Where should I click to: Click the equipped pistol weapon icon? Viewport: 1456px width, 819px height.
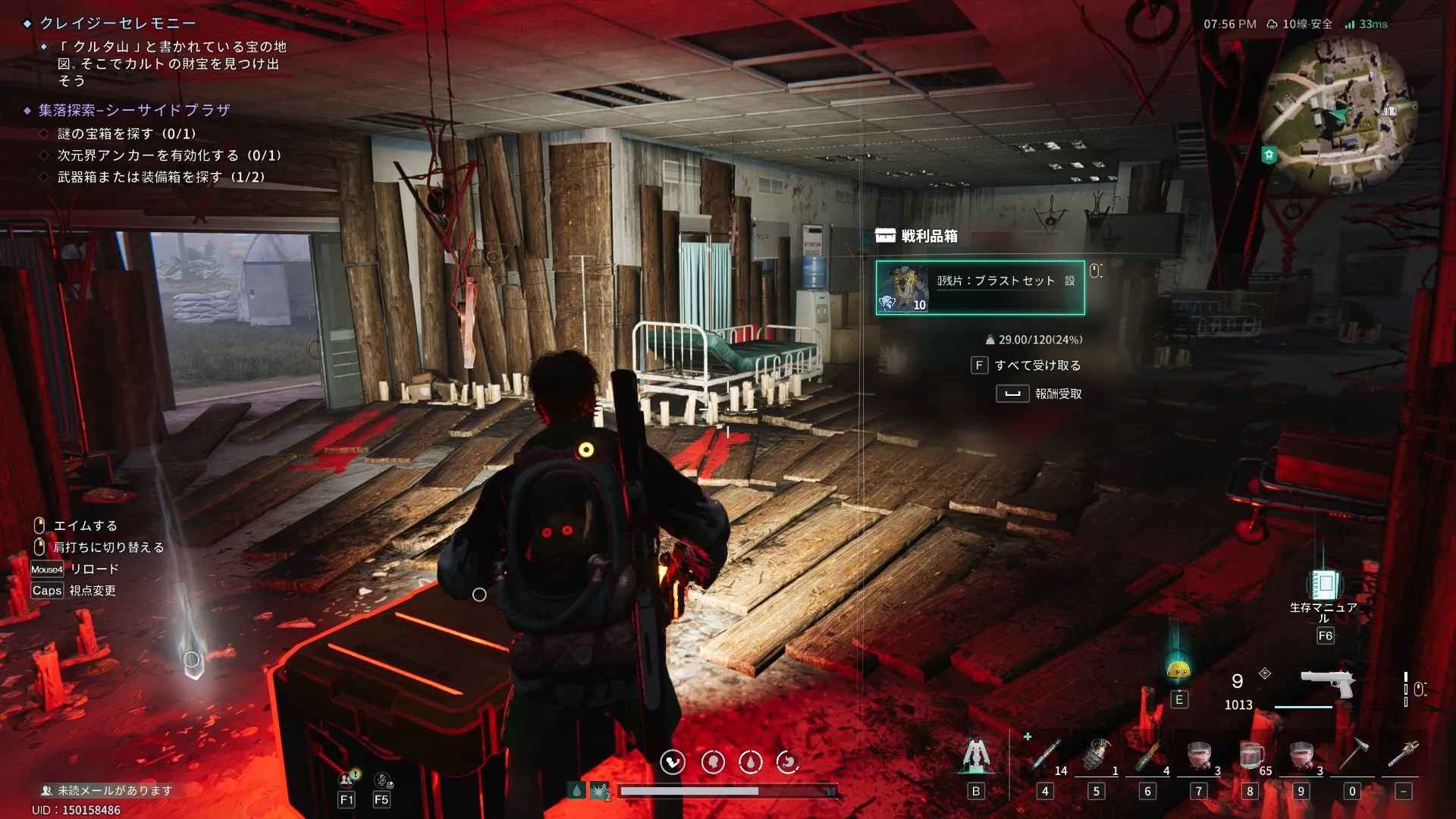pyautogui.click(x=1327, y=683)
